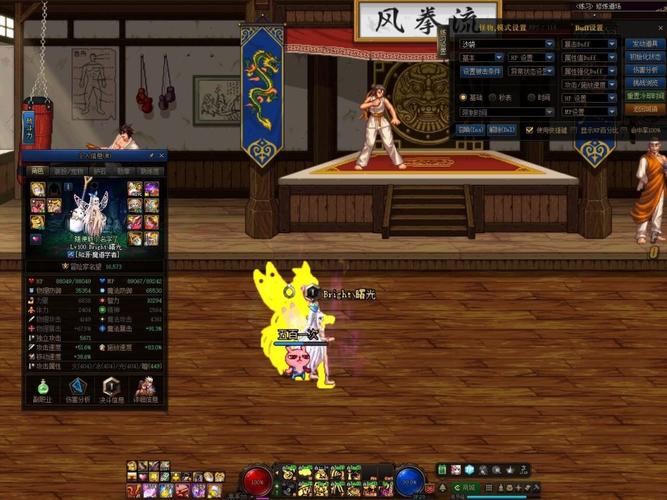Image resolution: width=667 pixels, height=500 pixels.
Task: Close the character info window
Action: [163, 156]
